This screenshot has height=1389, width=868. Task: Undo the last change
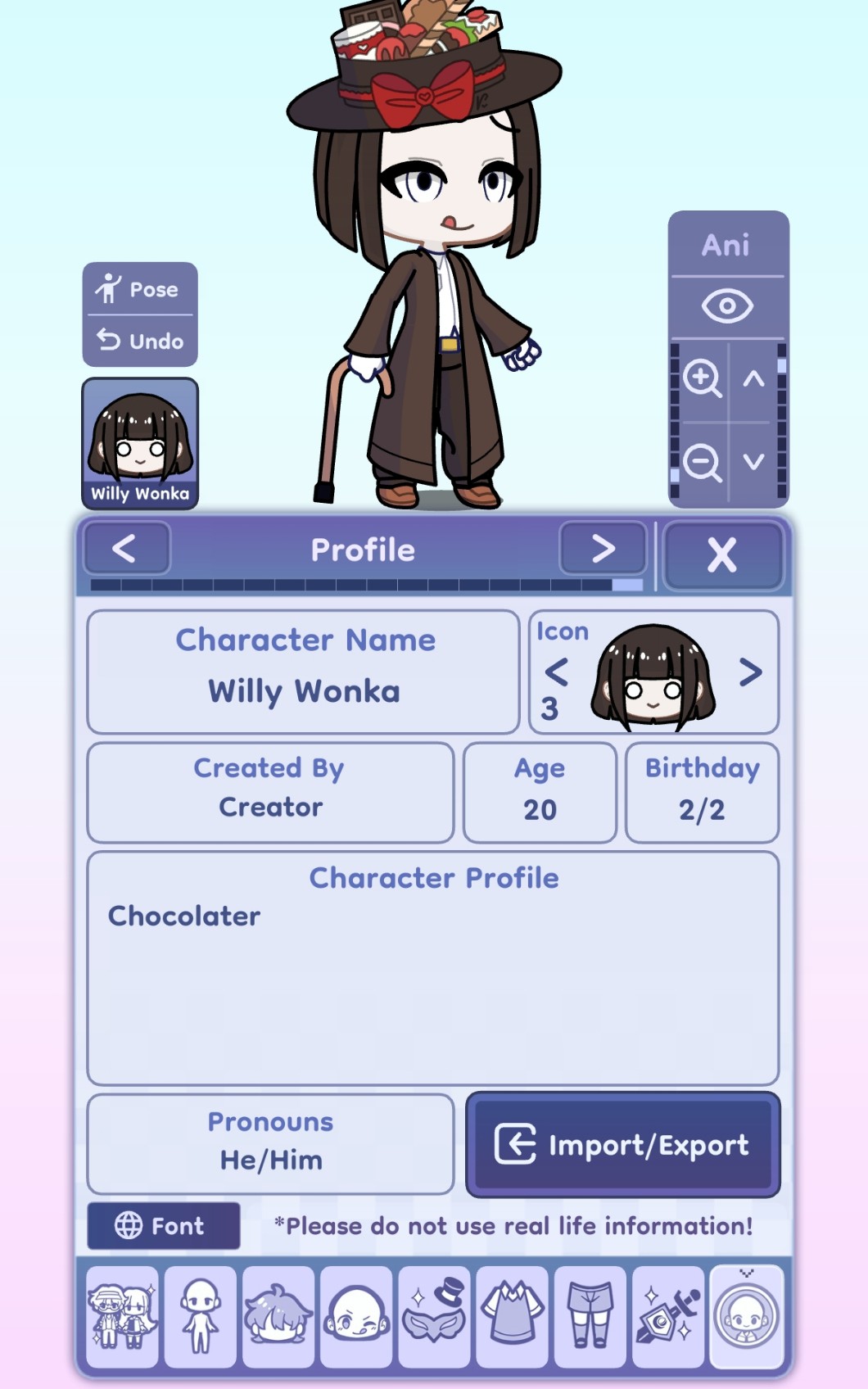pyautogui.click(x=140, y=341)
